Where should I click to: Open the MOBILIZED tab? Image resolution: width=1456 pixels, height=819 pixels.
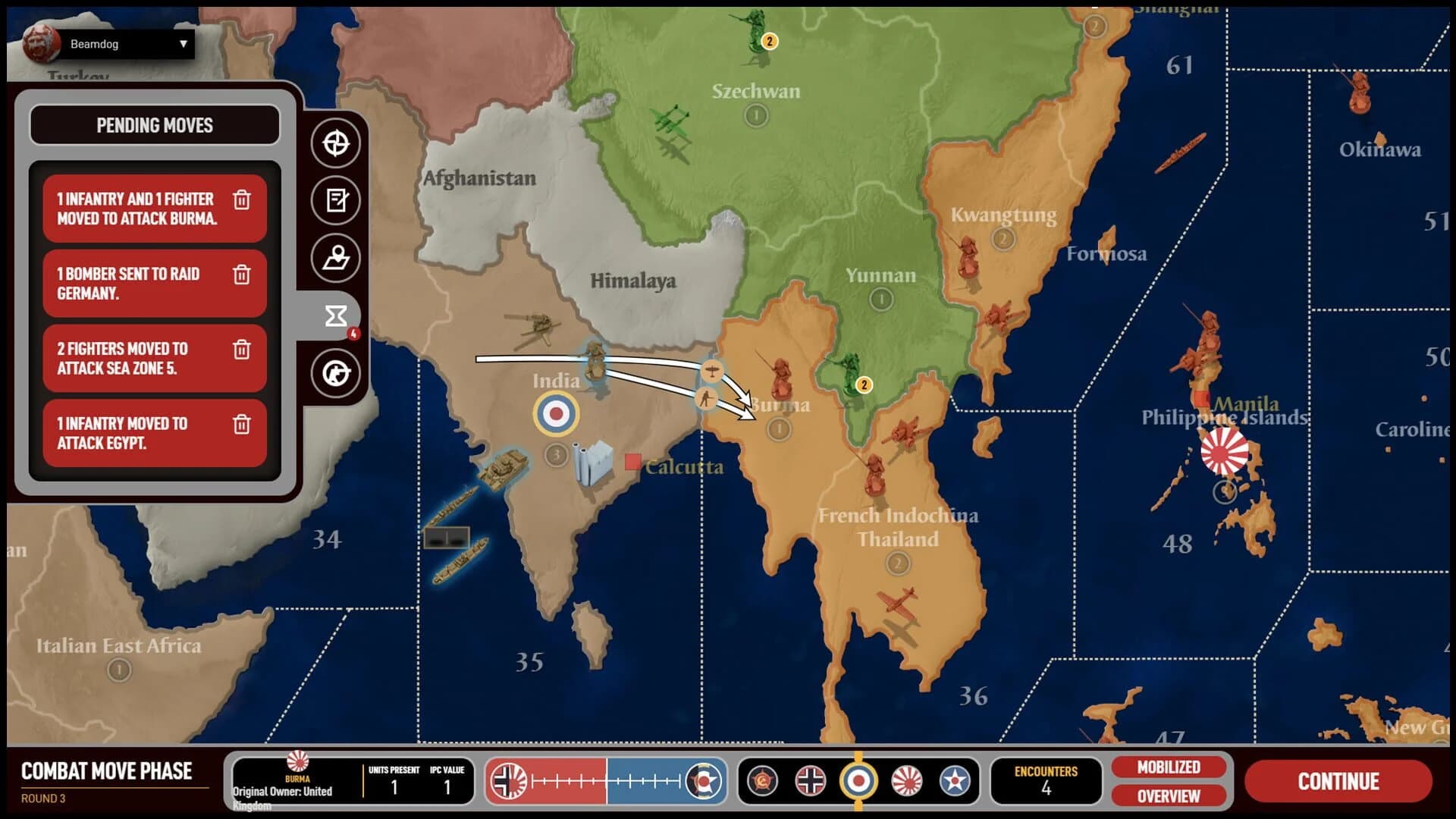click(1168, 767)
